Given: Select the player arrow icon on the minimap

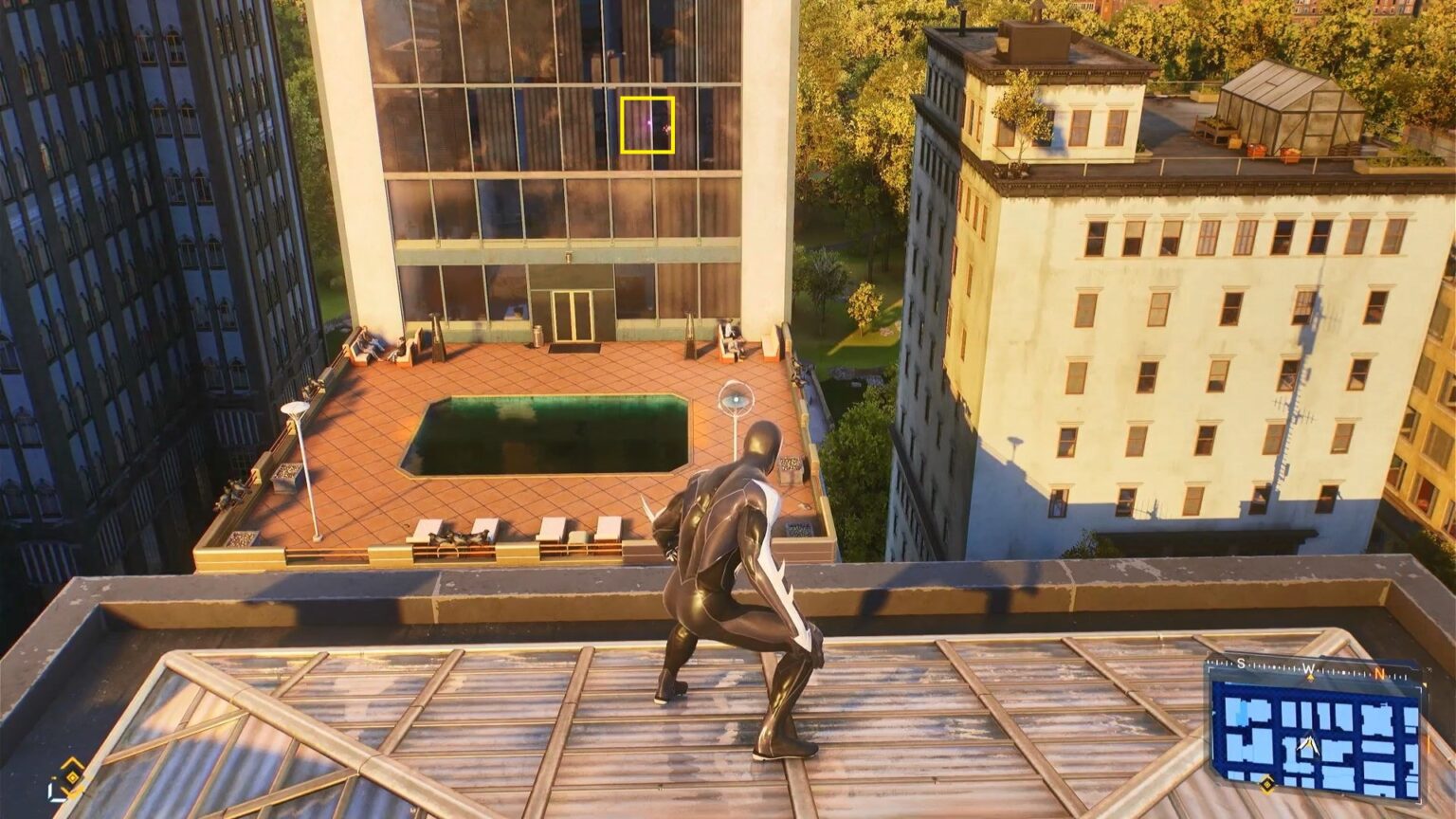Looking at the screenshot, I should coord(1308,743).
